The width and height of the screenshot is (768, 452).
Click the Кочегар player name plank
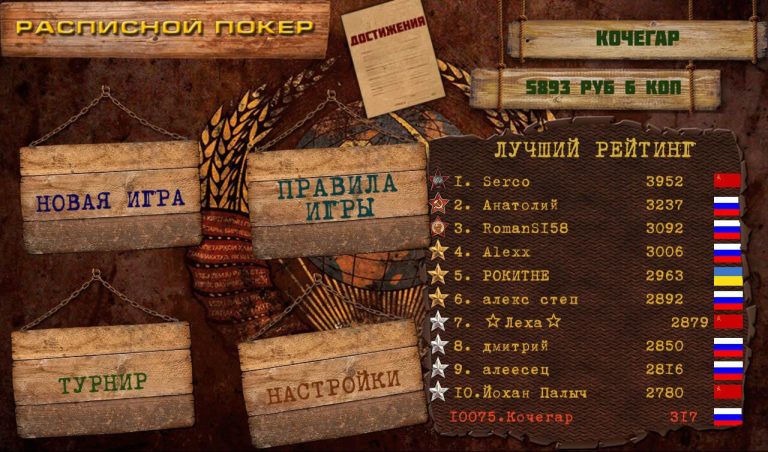coord(637,39)
